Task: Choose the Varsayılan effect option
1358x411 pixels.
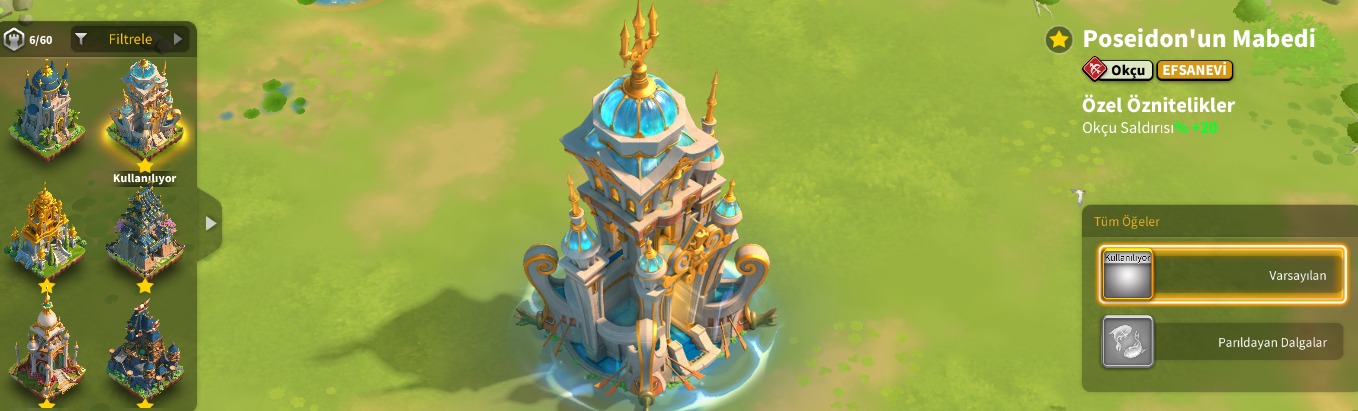Action: (x=1221, y=274)
